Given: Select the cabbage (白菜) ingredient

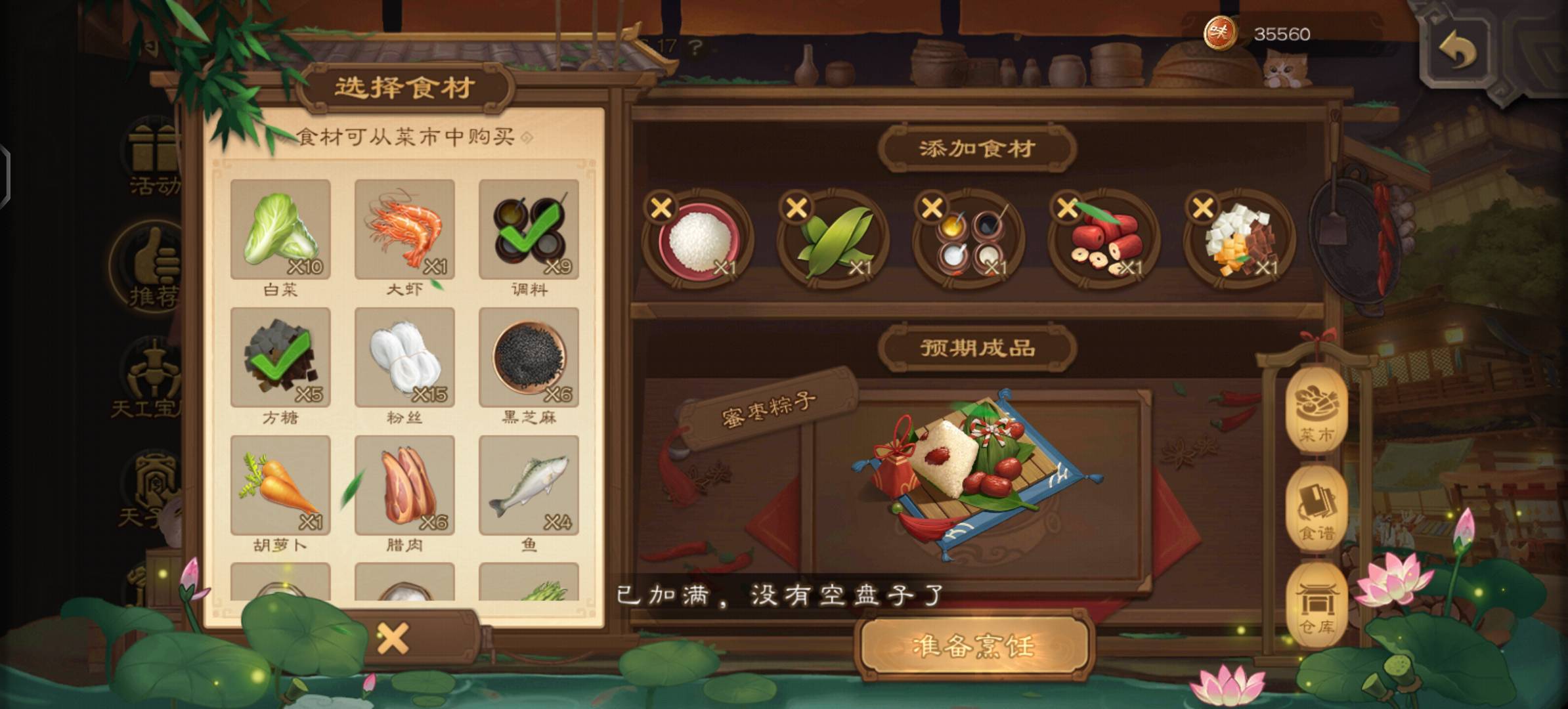Looking at the screenshot, I should coord(280,229).
